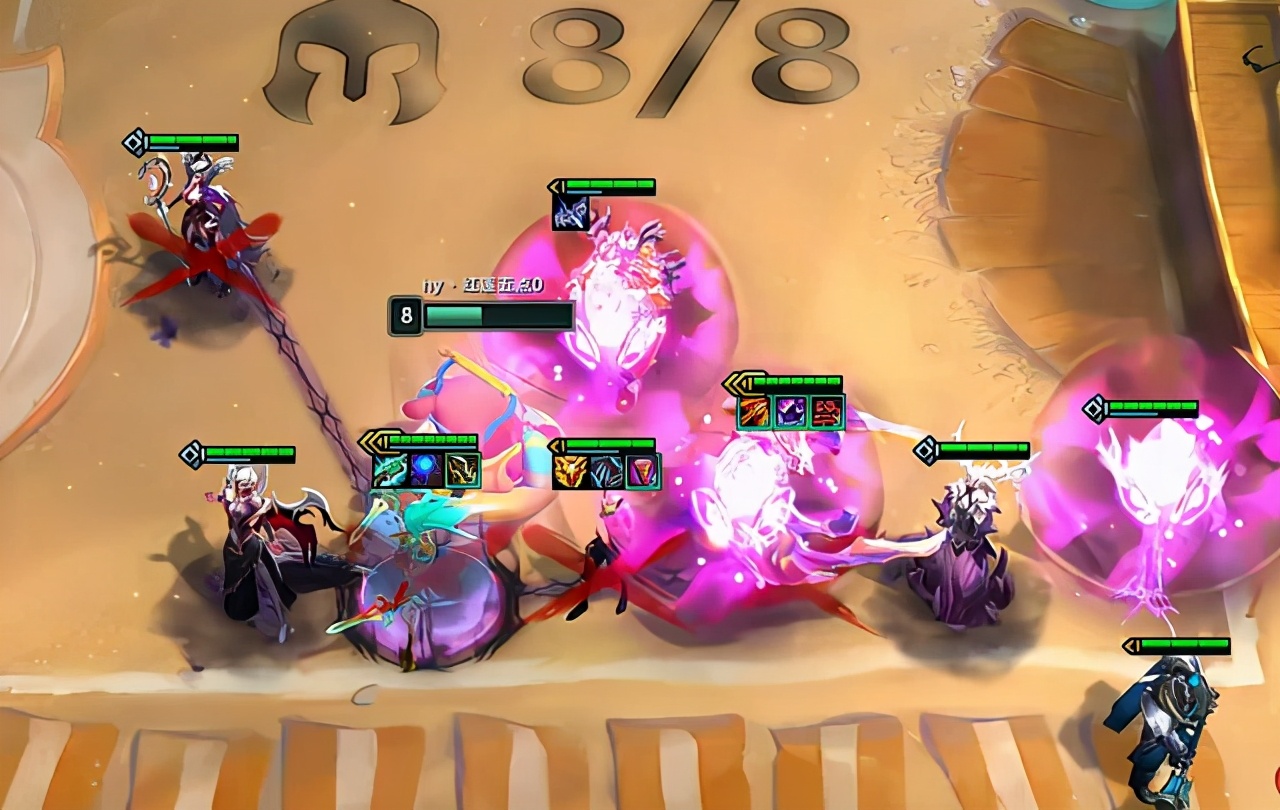Select the golden mask item icon

(x=570, y=471)
